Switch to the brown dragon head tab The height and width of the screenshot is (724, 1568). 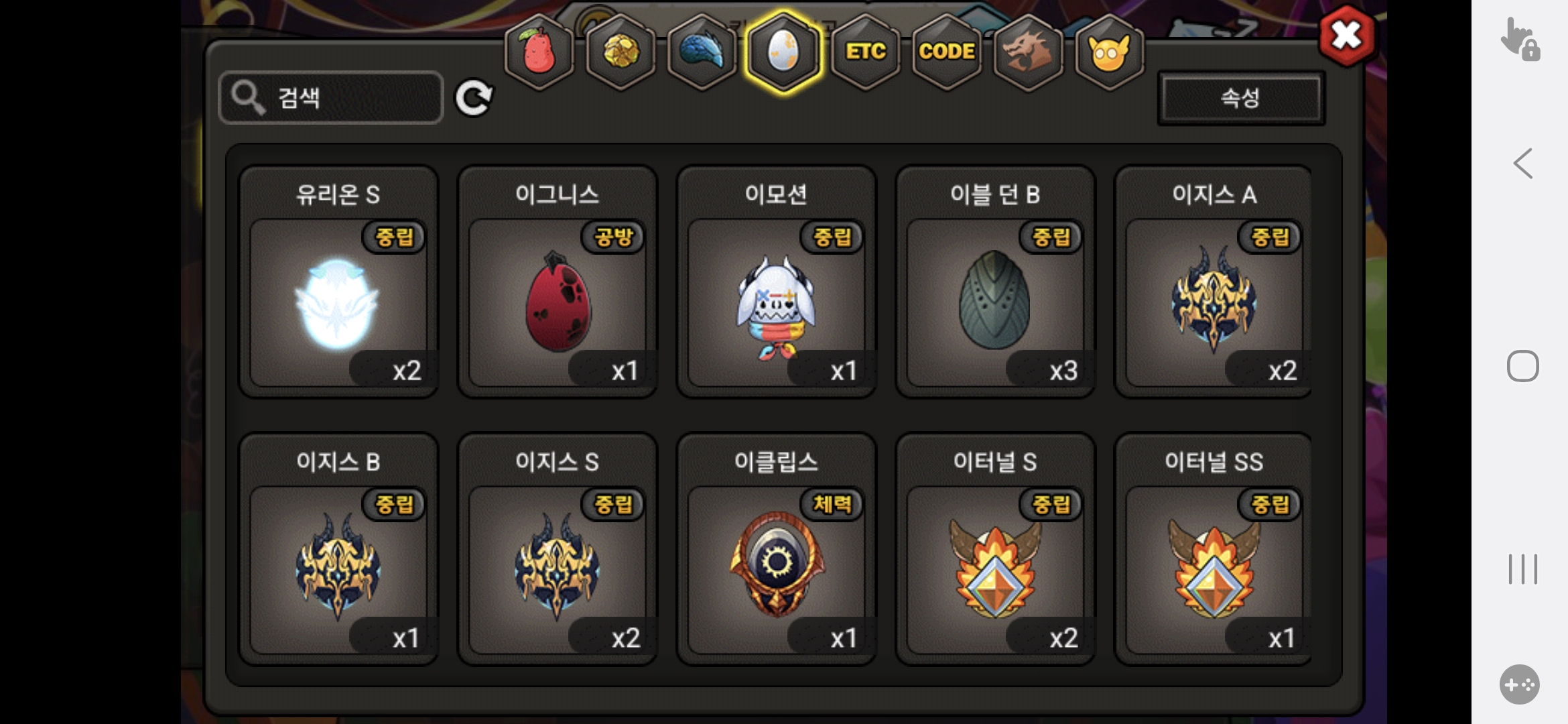coord(1028,52)
